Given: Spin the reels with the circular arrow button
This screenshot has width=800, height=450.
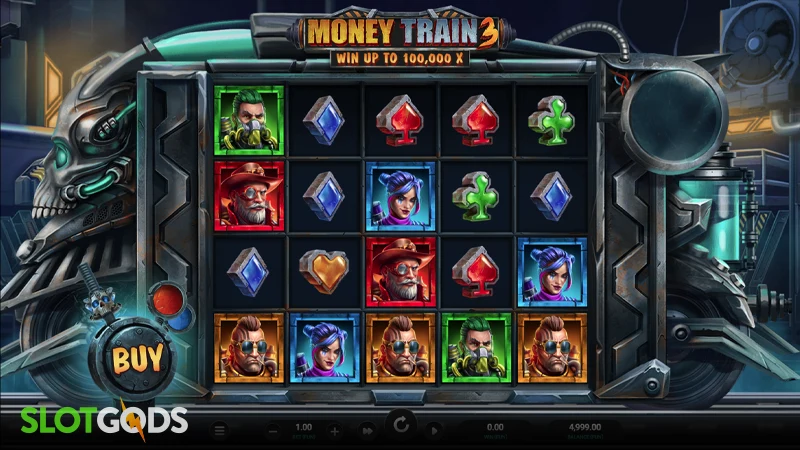Looking at the screenshot, I should click(400, 427).
